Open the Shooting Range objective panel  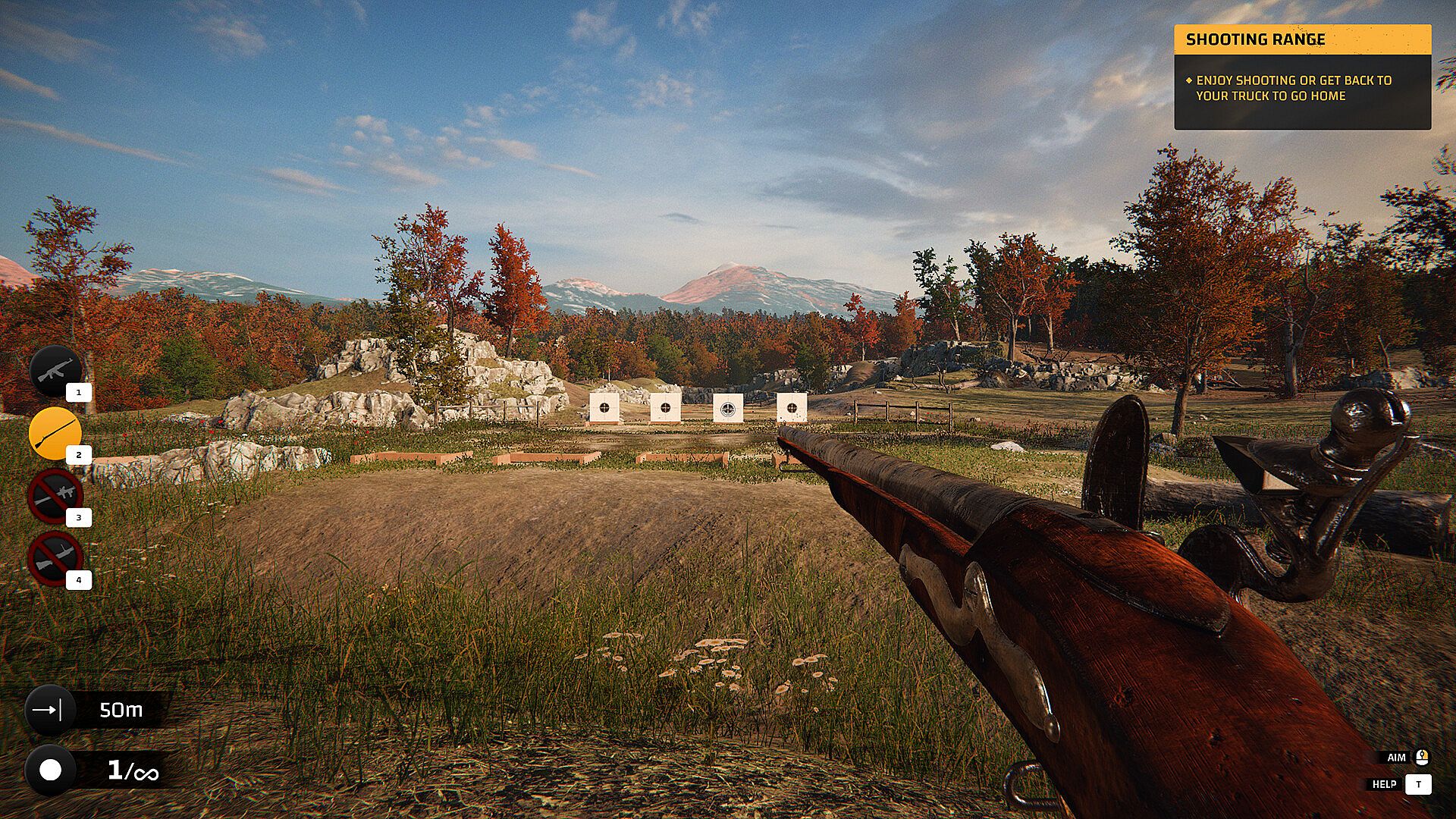[x=1302, y=77]
